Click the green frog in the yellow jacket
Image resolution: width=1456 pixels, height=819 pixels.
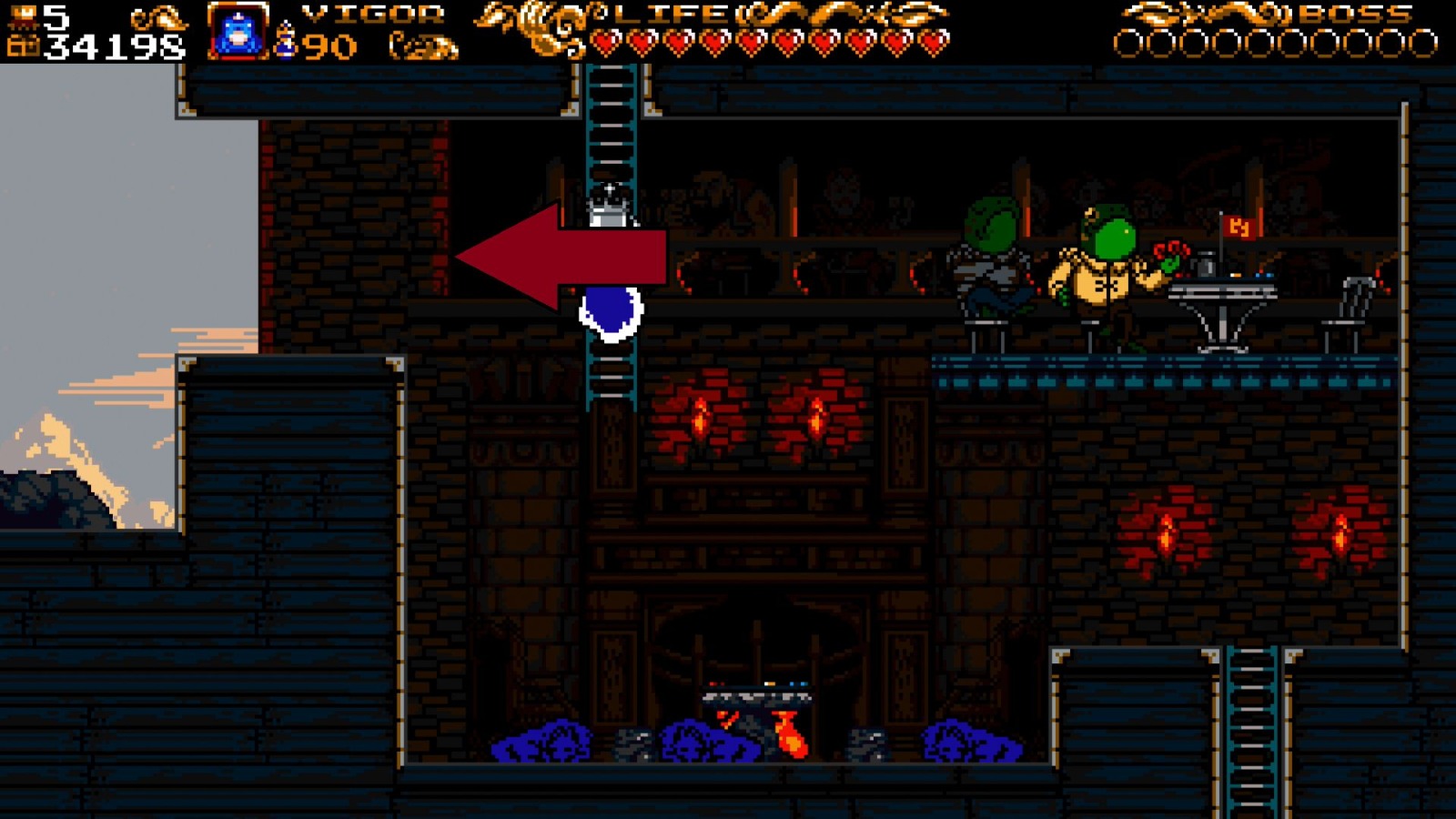click(x=1101, y=273)
